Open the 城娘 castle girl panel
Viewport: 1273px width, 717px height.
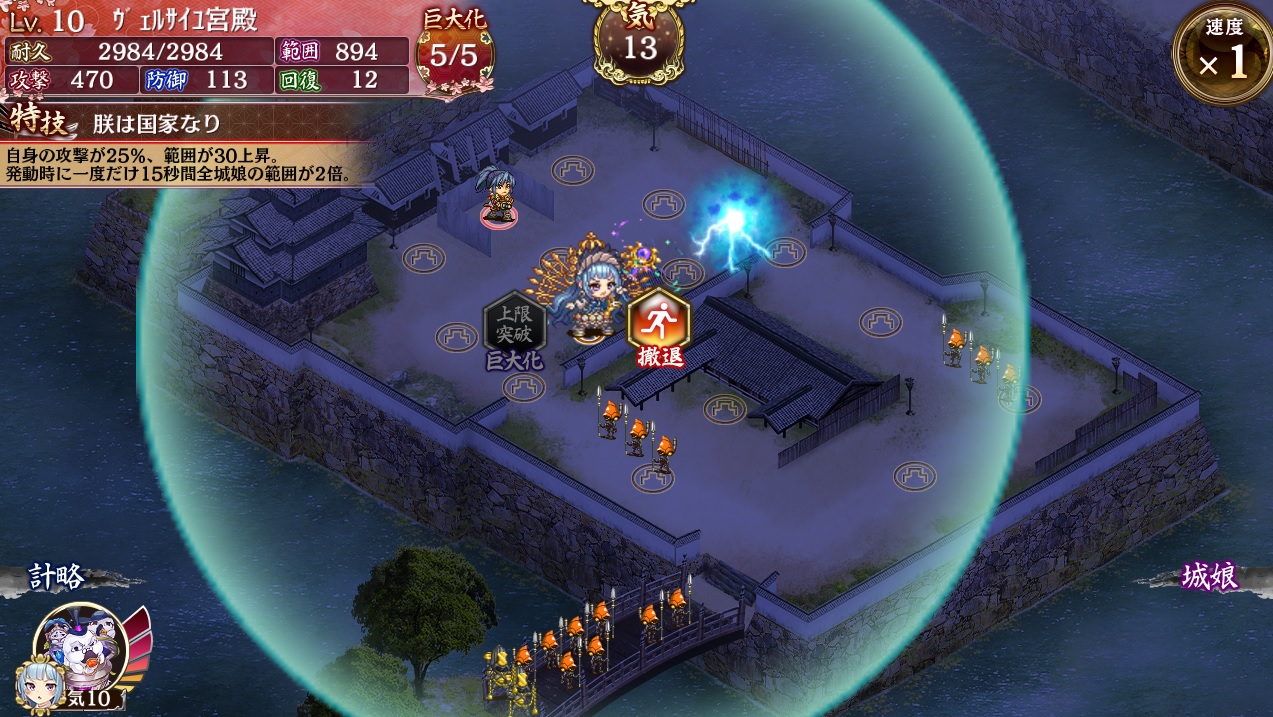(1209, 577)
